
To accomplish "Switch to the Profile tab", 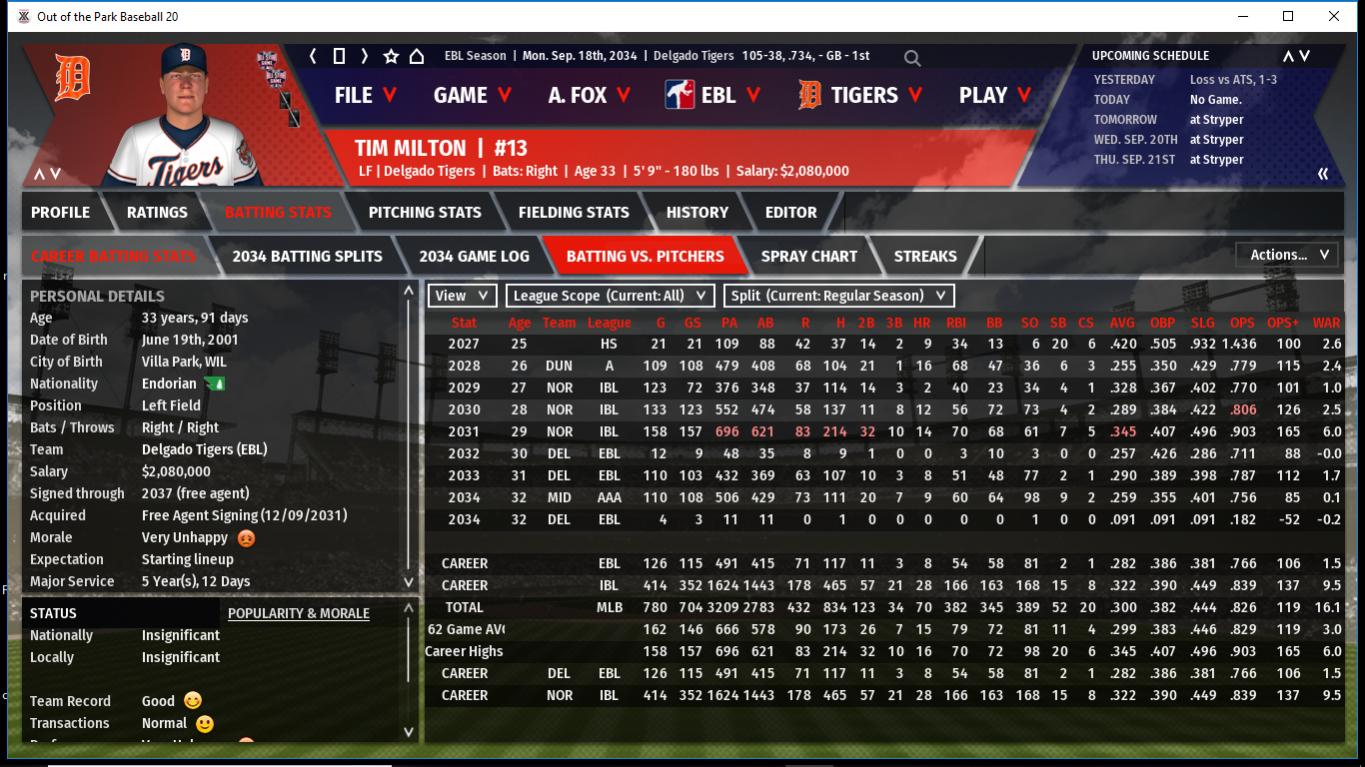I will pyautogui.click(x=60, y=212).
